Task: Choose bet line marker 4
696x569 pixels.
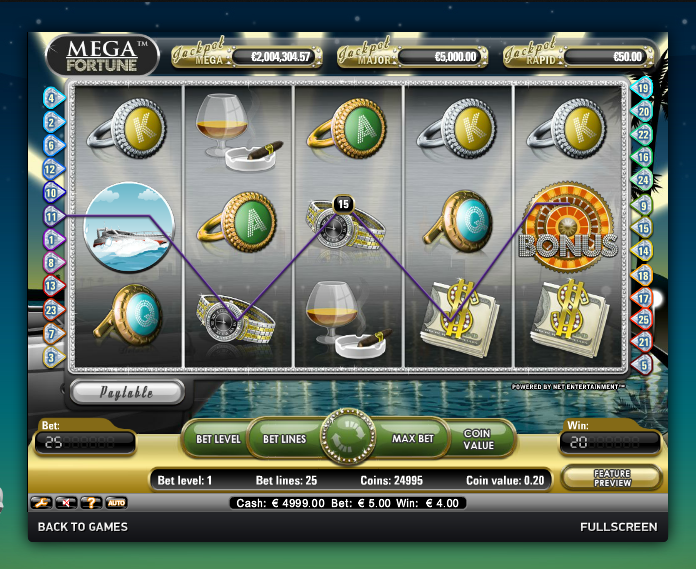Action: coord(52,98)
